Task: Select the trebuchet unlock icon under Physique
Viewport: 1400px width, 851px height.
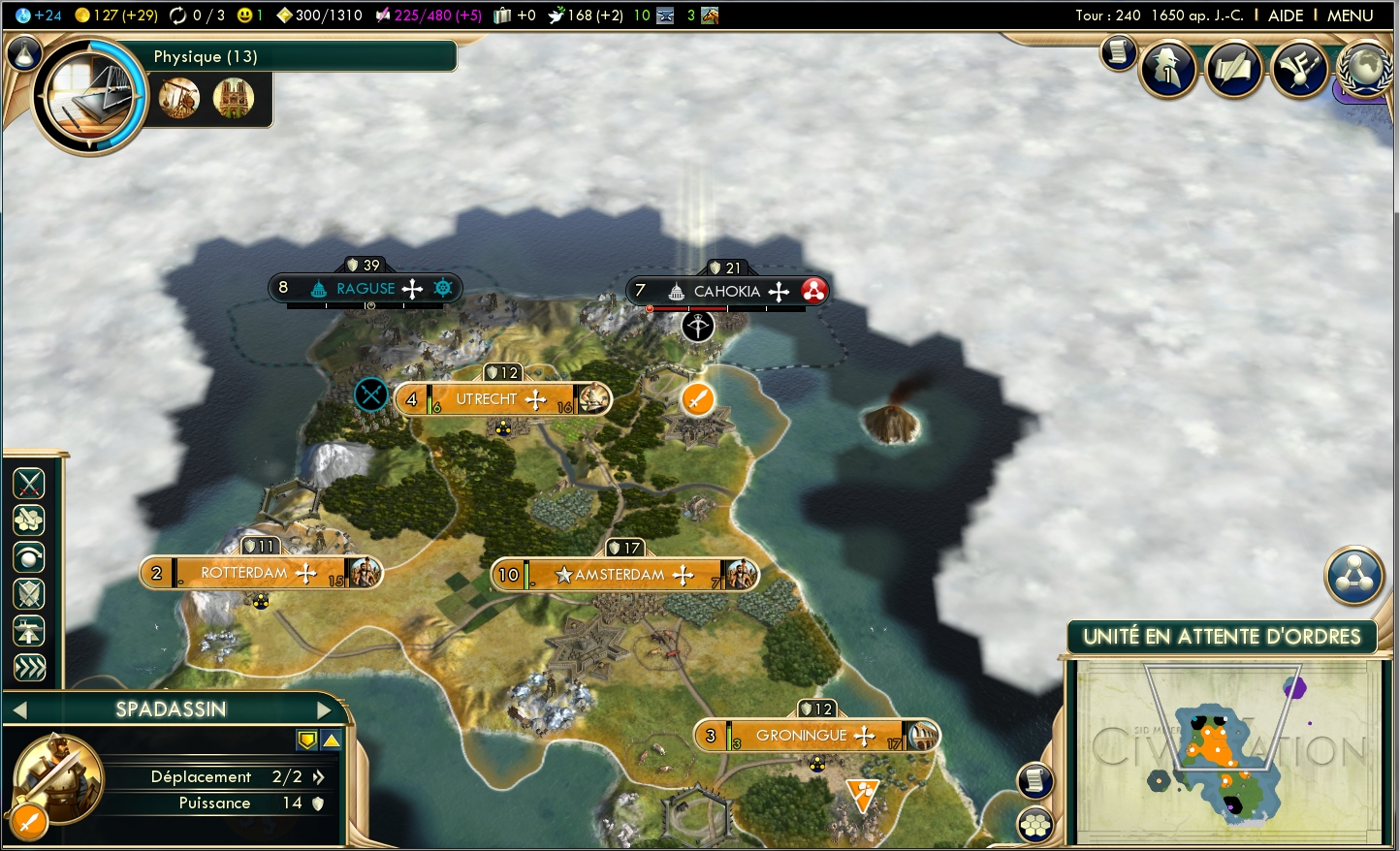Action: [179, 98]
